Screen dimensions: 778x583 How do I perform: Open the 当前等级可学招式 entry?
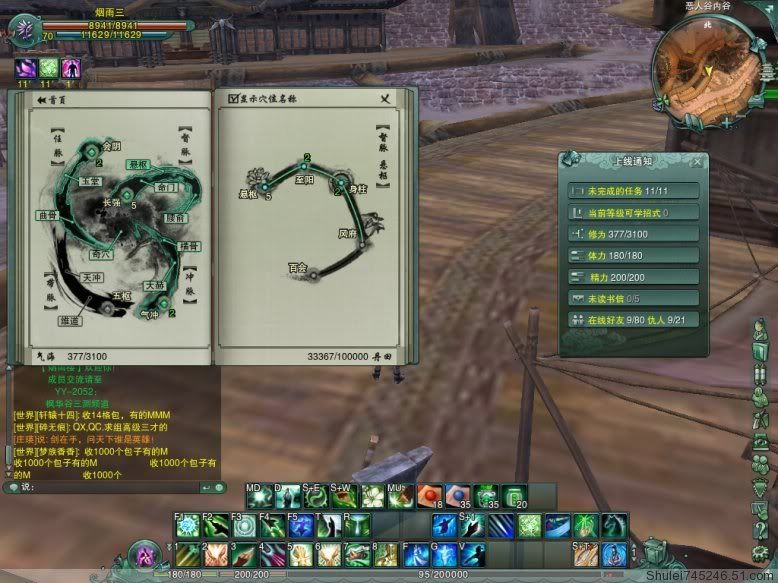(x=632, y=212)
